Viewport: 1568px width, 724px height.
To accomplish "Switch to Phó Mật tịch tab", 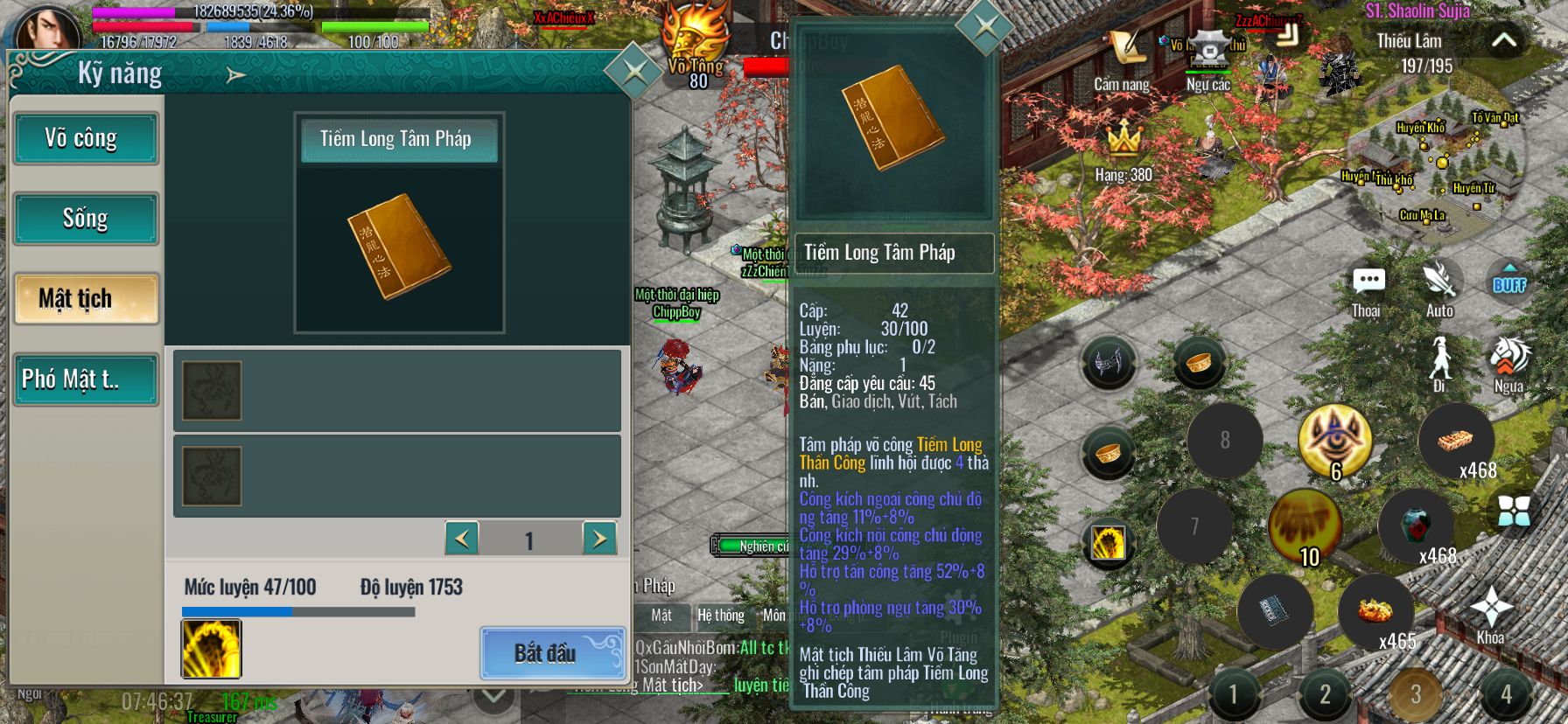I will coord(86,379).
